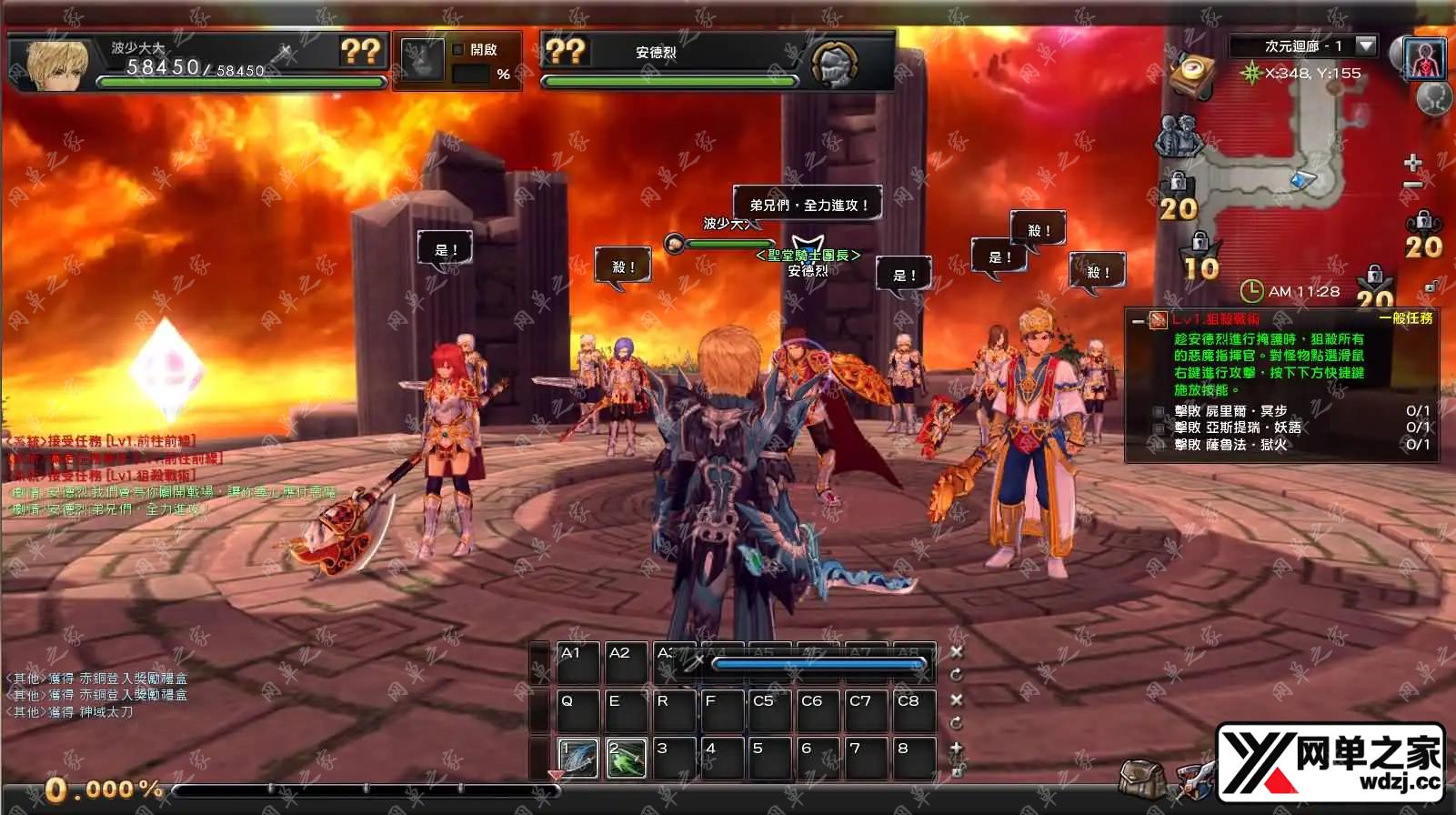Image resolution: width=1456 pixels, height=815 pixels.
Task: Add a hotbar row with the plus button
Action: tap(957, 748)
